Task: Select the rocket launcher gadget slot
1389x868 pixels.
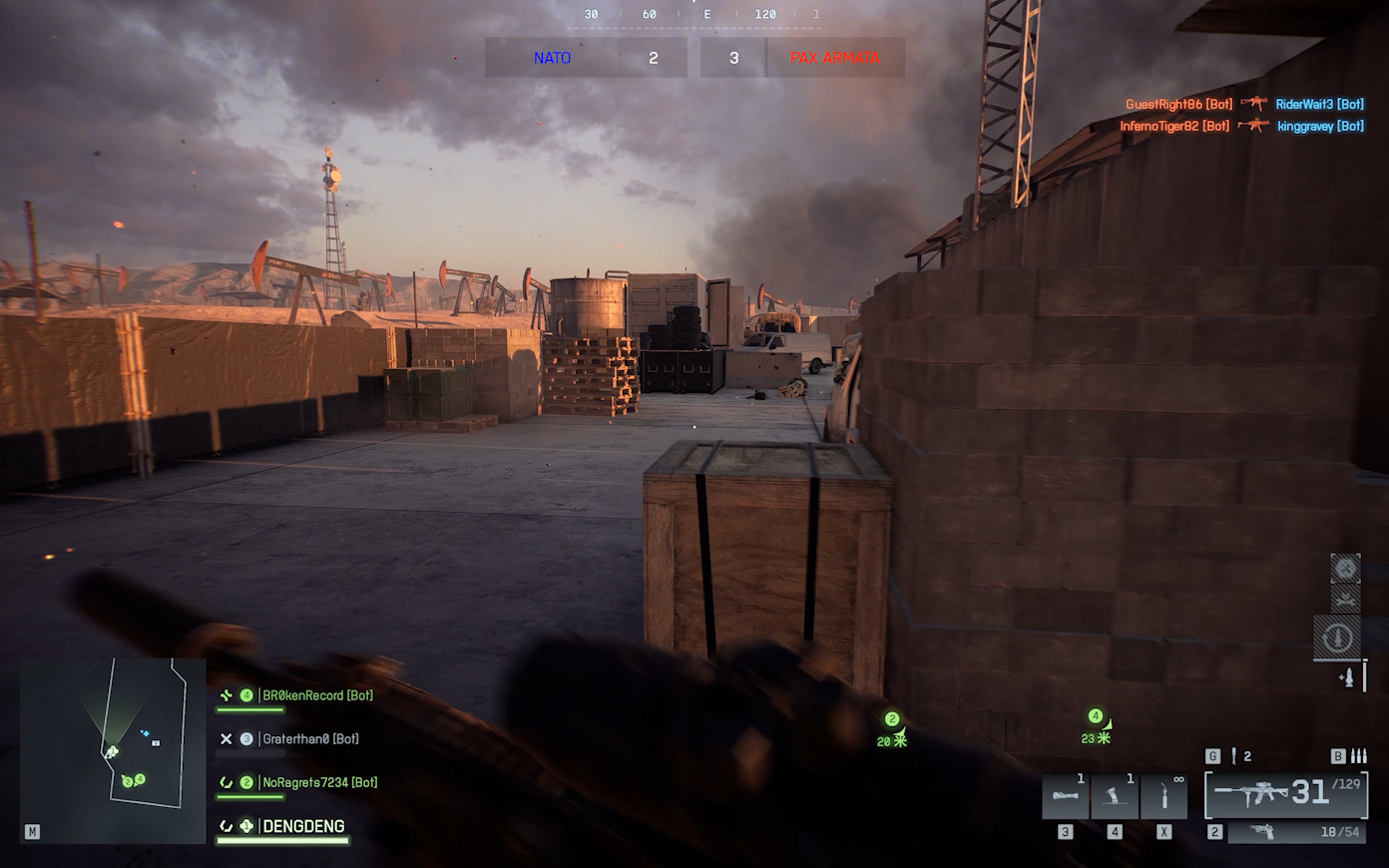Action: 1065,797
